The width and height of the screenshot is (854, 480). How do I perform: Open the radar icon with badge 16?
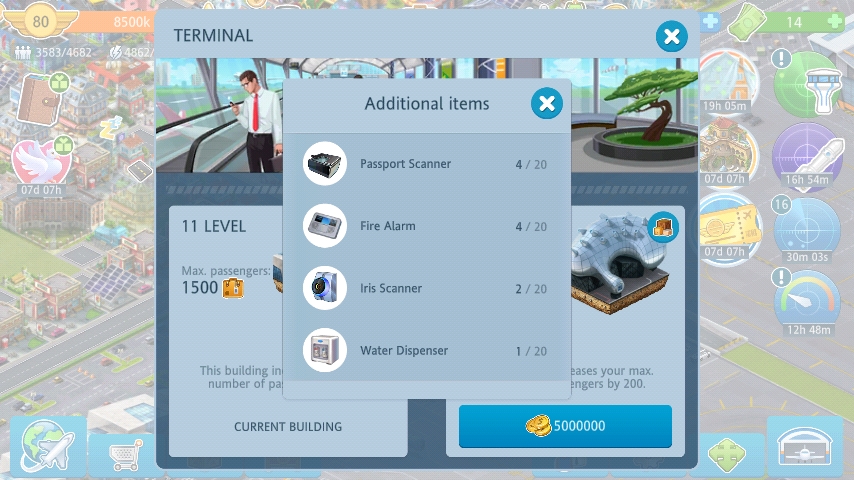click(806, 227)
